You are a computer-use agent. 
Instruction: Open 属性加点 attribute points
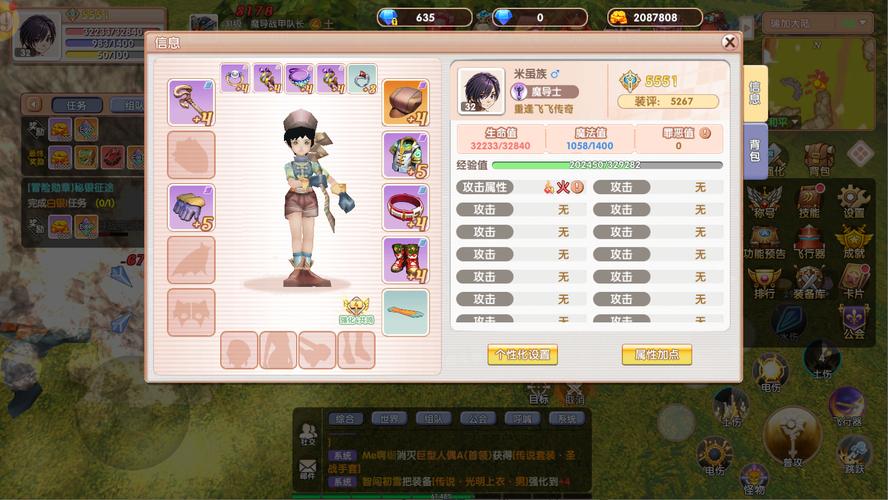(x=656, y=355)
